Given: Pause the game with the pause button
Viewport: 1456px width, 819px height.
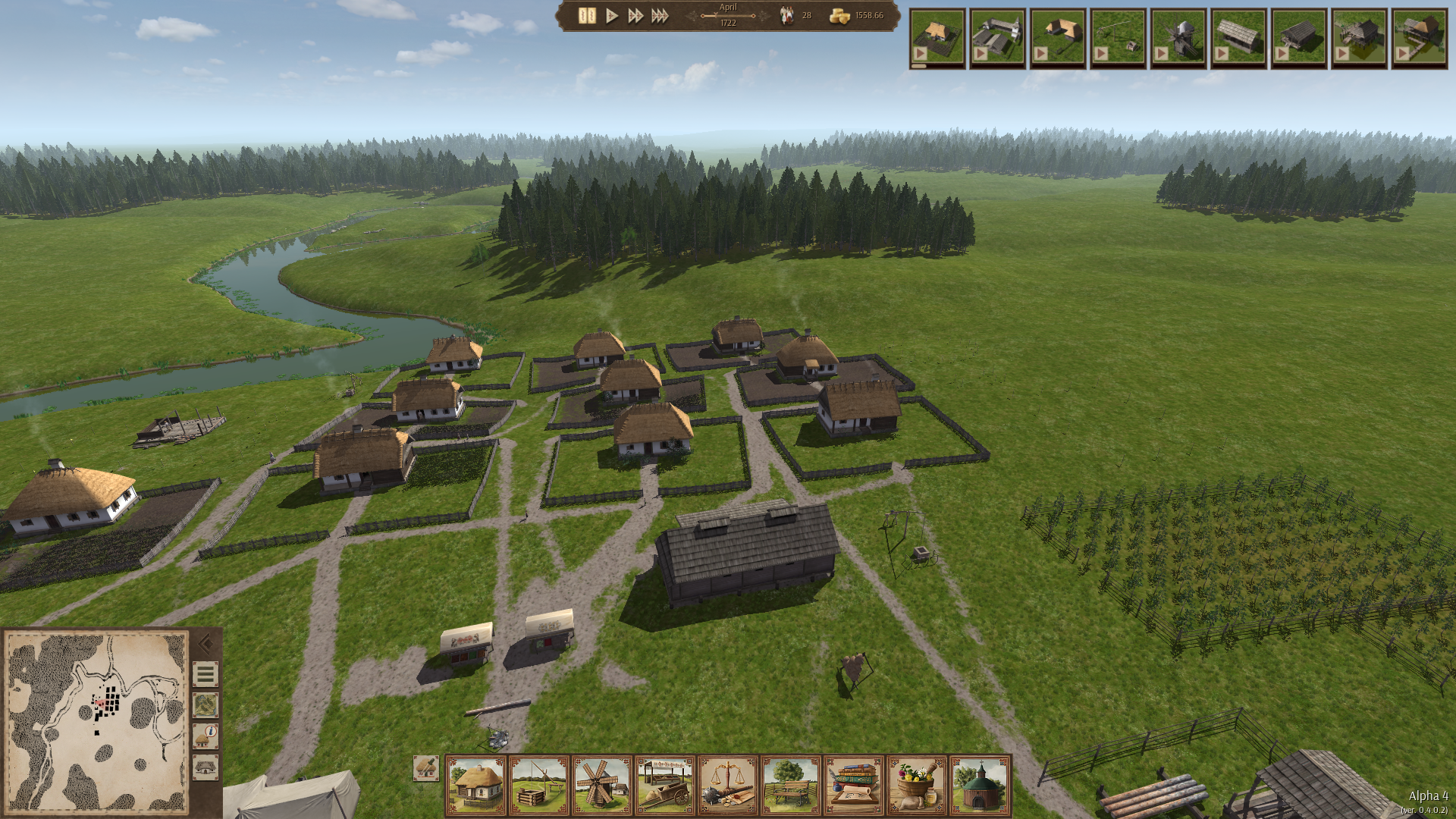Looking at the screenshot, I should [x=586, y=16].
